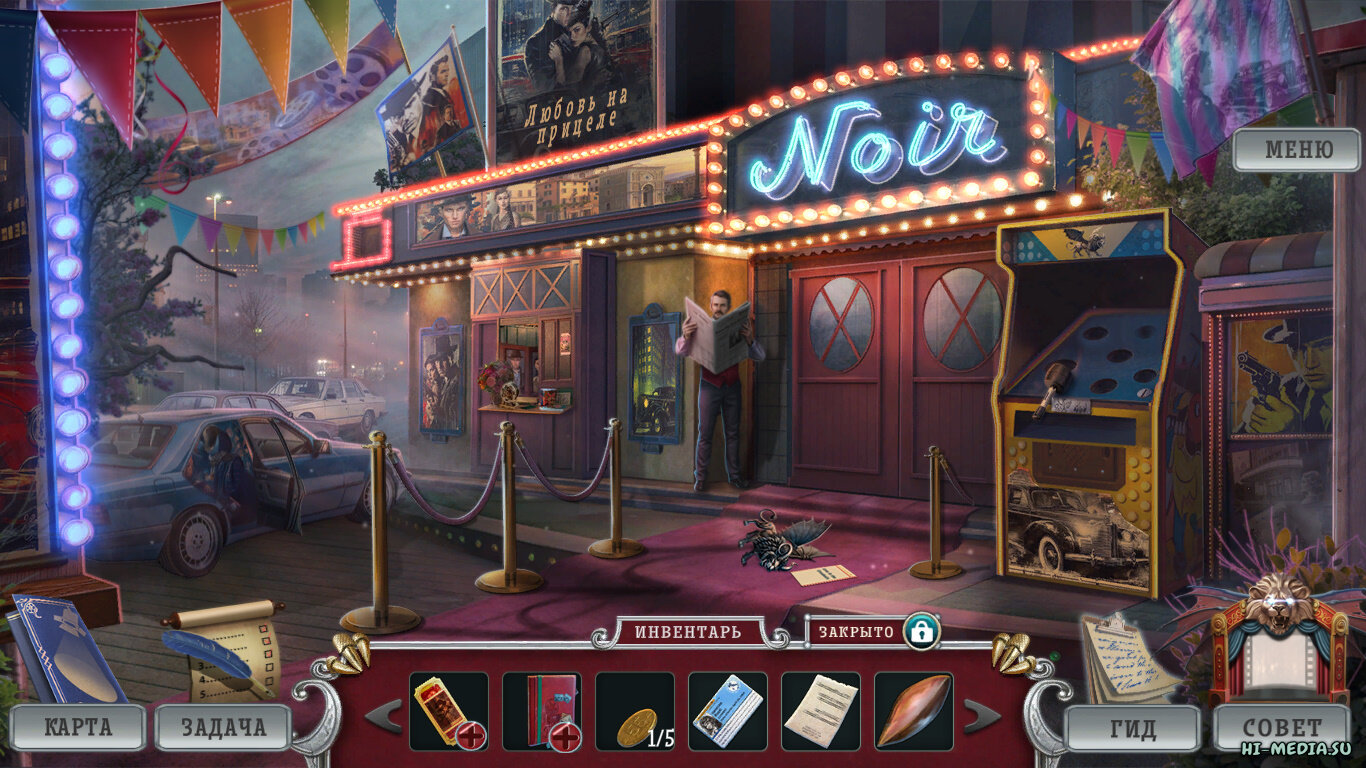Viewport: 1366px width, 768px height.
Task: Click the ИНВЕНТАРЬ panel label
Action: pos(688,632)
